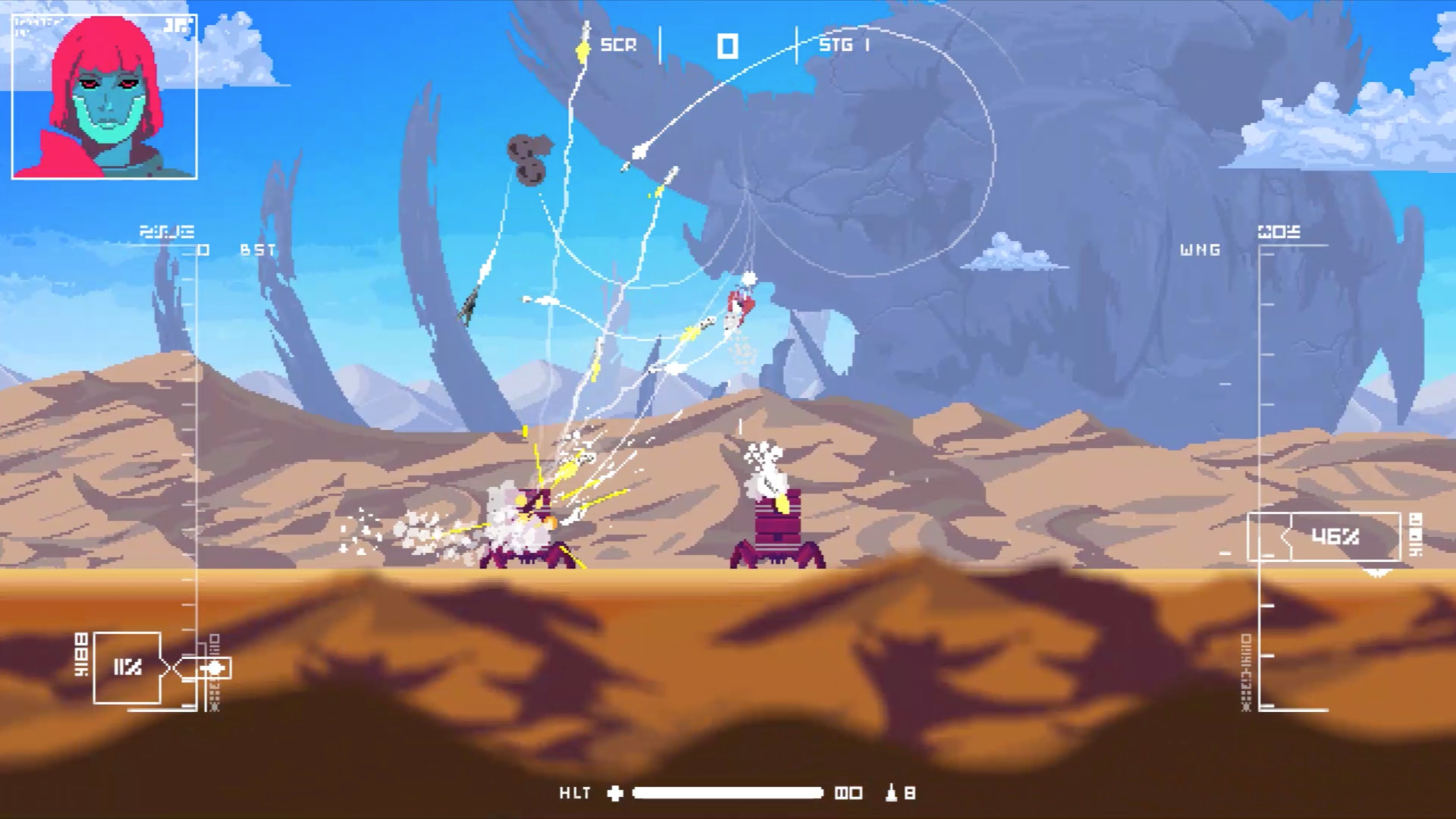Screen dimensions: 1456x819
Task: Click the 4188 numeric readout near the left gauge
Action: (80, 653)
